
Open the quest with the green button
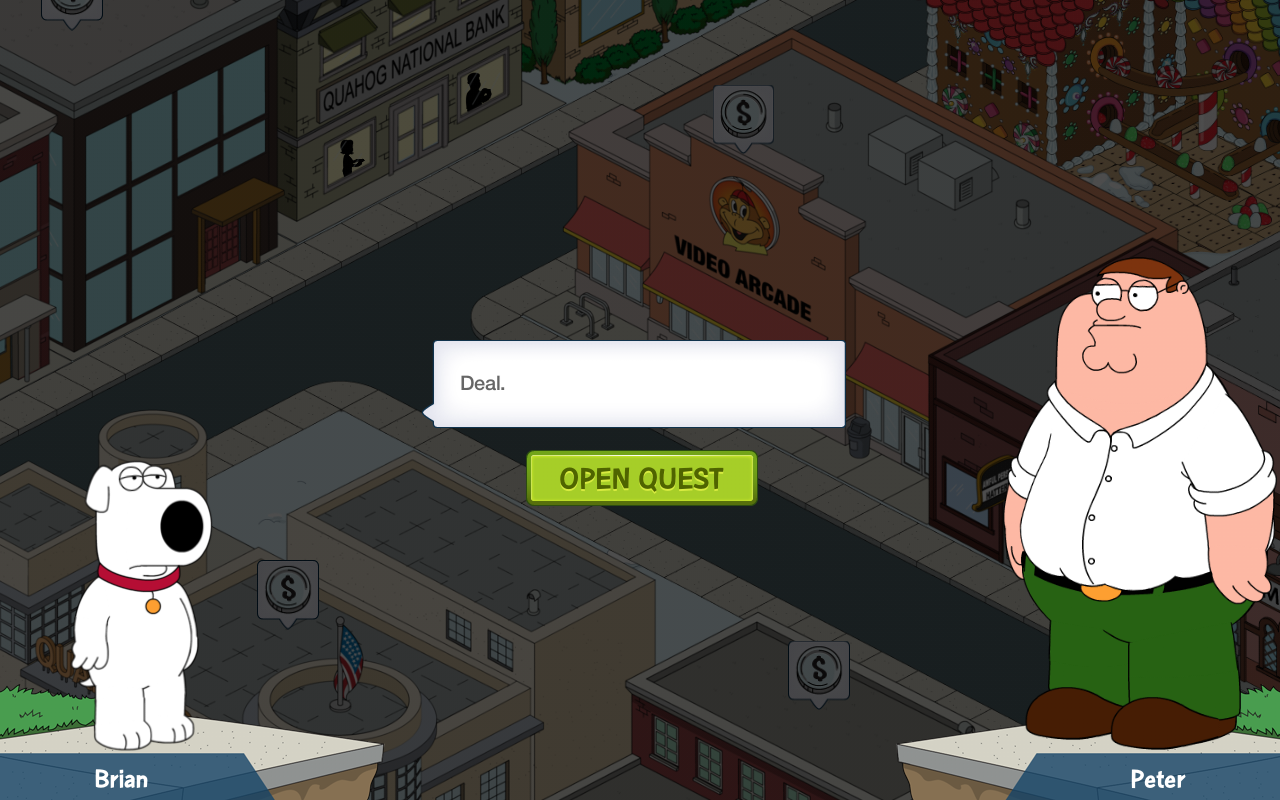(x=641, y=478)
